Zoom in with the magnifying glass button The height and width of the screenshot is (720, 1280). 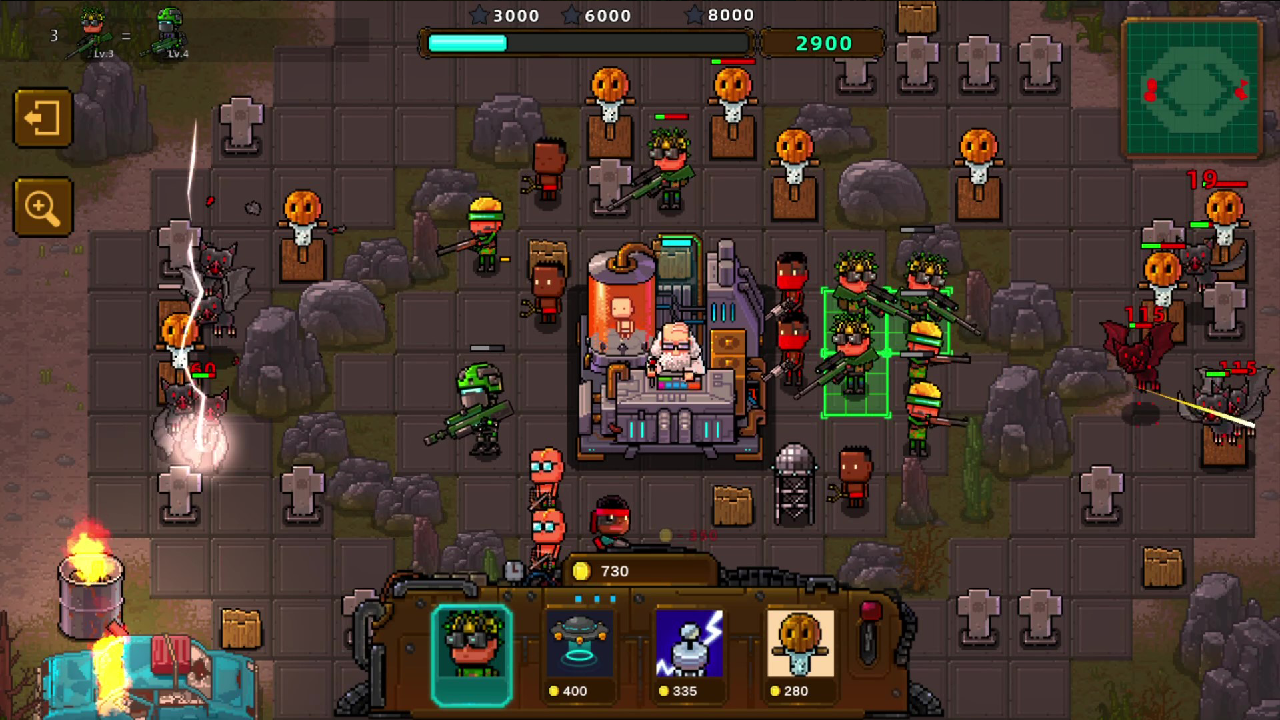42,208
